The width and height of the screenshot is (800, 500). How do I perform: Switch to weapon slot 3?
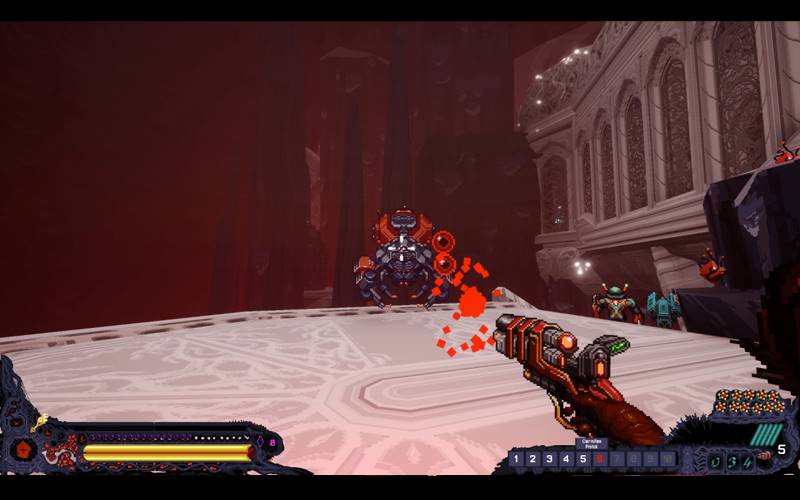[x=550, y=459]
